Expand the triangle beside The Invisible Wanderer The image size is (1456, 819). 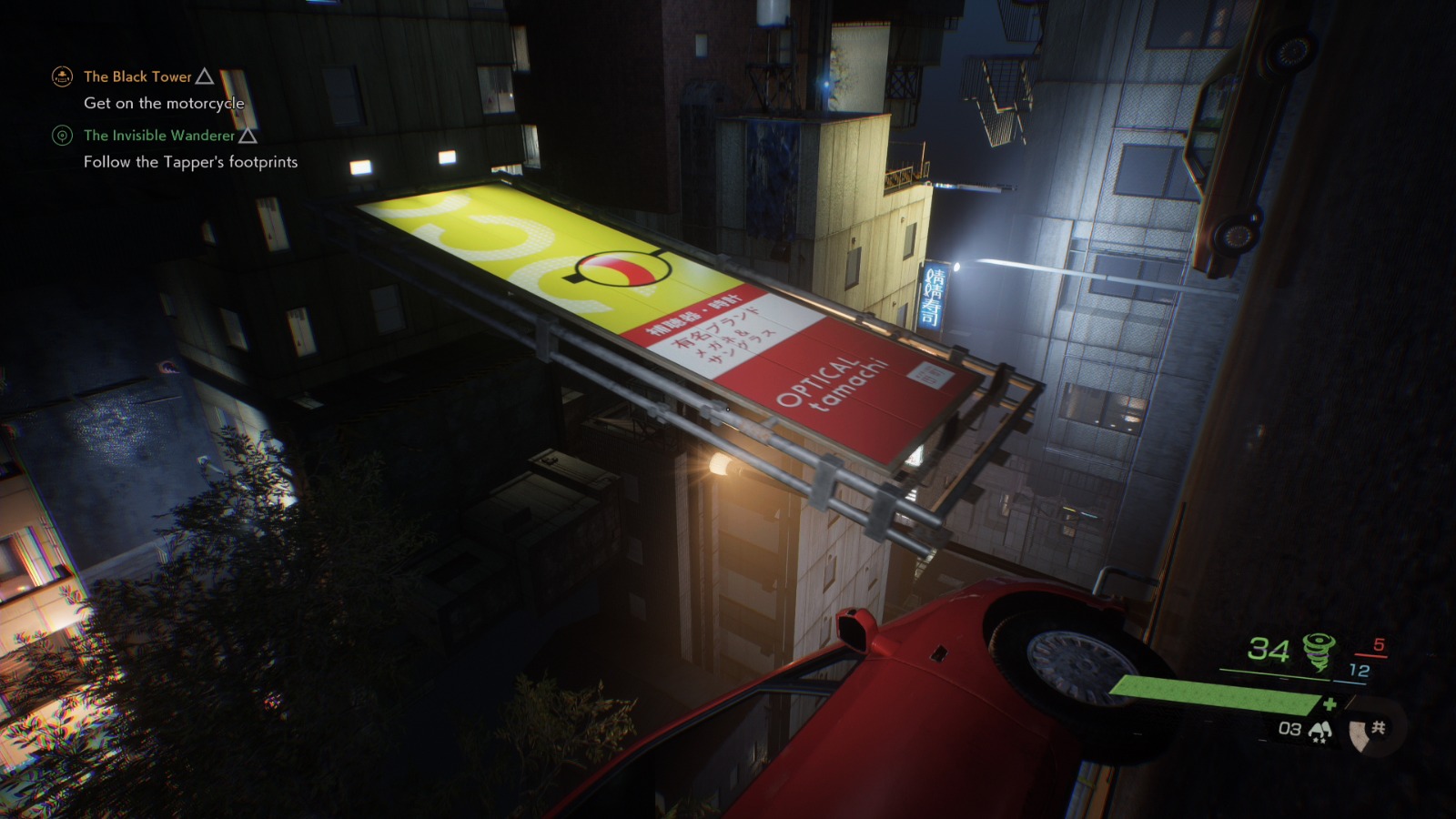[x=248, y=138]
